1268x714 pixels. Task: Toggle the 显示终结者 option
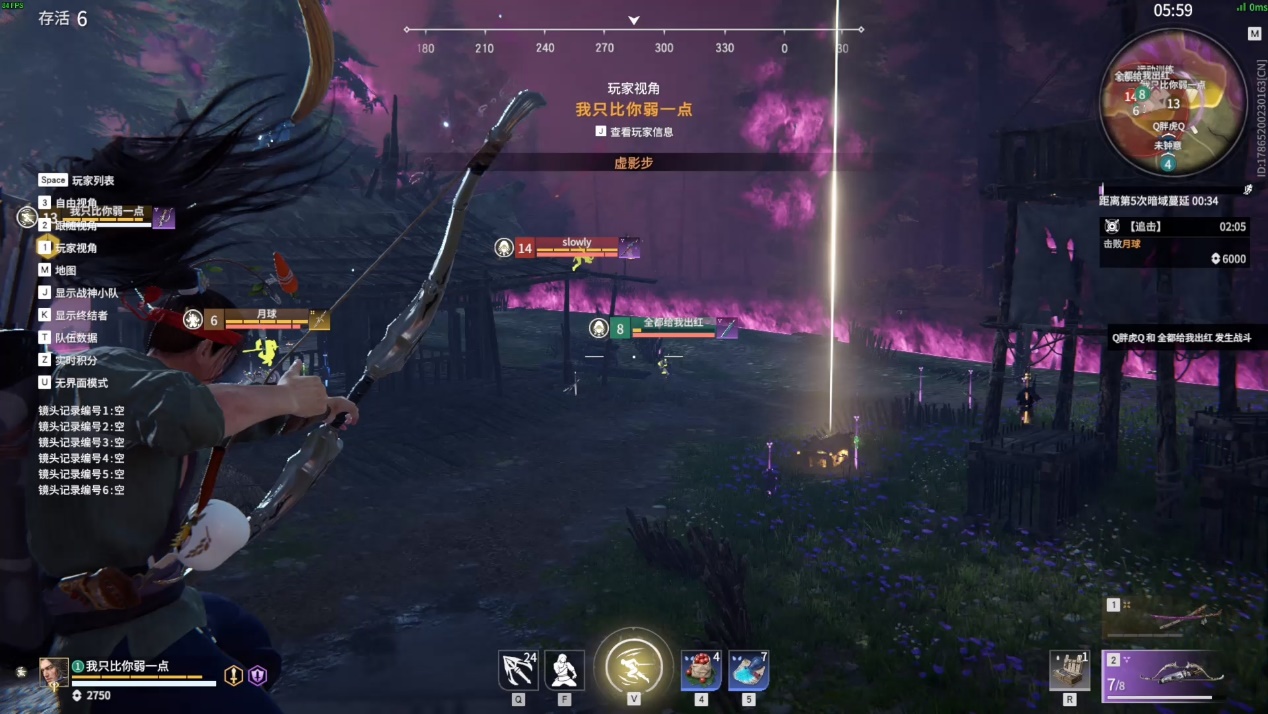(81, 315)
